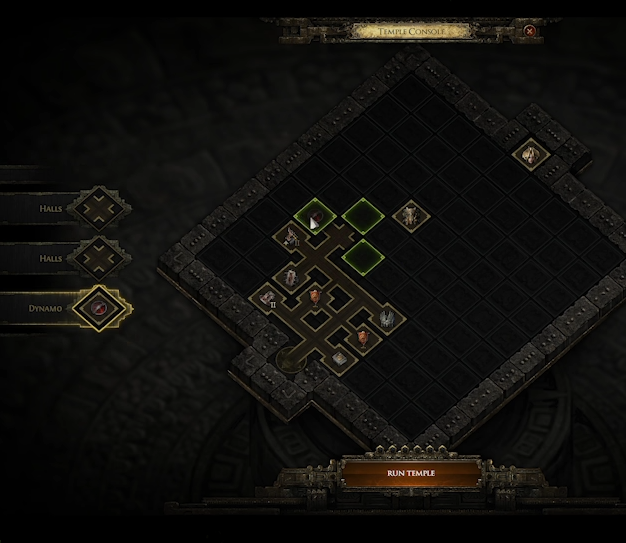This screenshot has height=543, width=626.
Task: Select the Dynamo room card
Action: tap(99, 308)
